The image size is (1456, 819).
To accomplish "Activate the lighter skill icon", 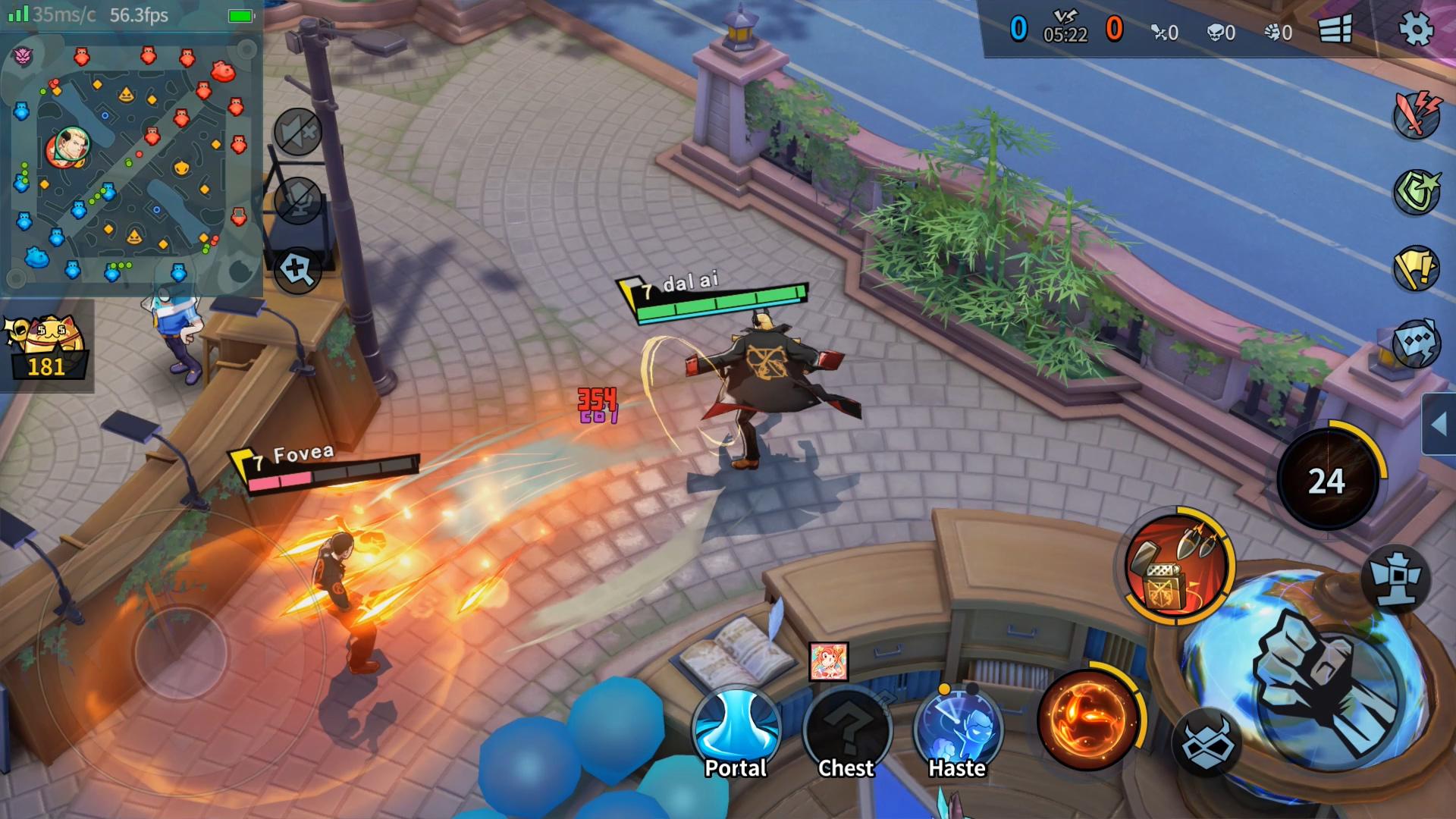I will pos(1175,566).
